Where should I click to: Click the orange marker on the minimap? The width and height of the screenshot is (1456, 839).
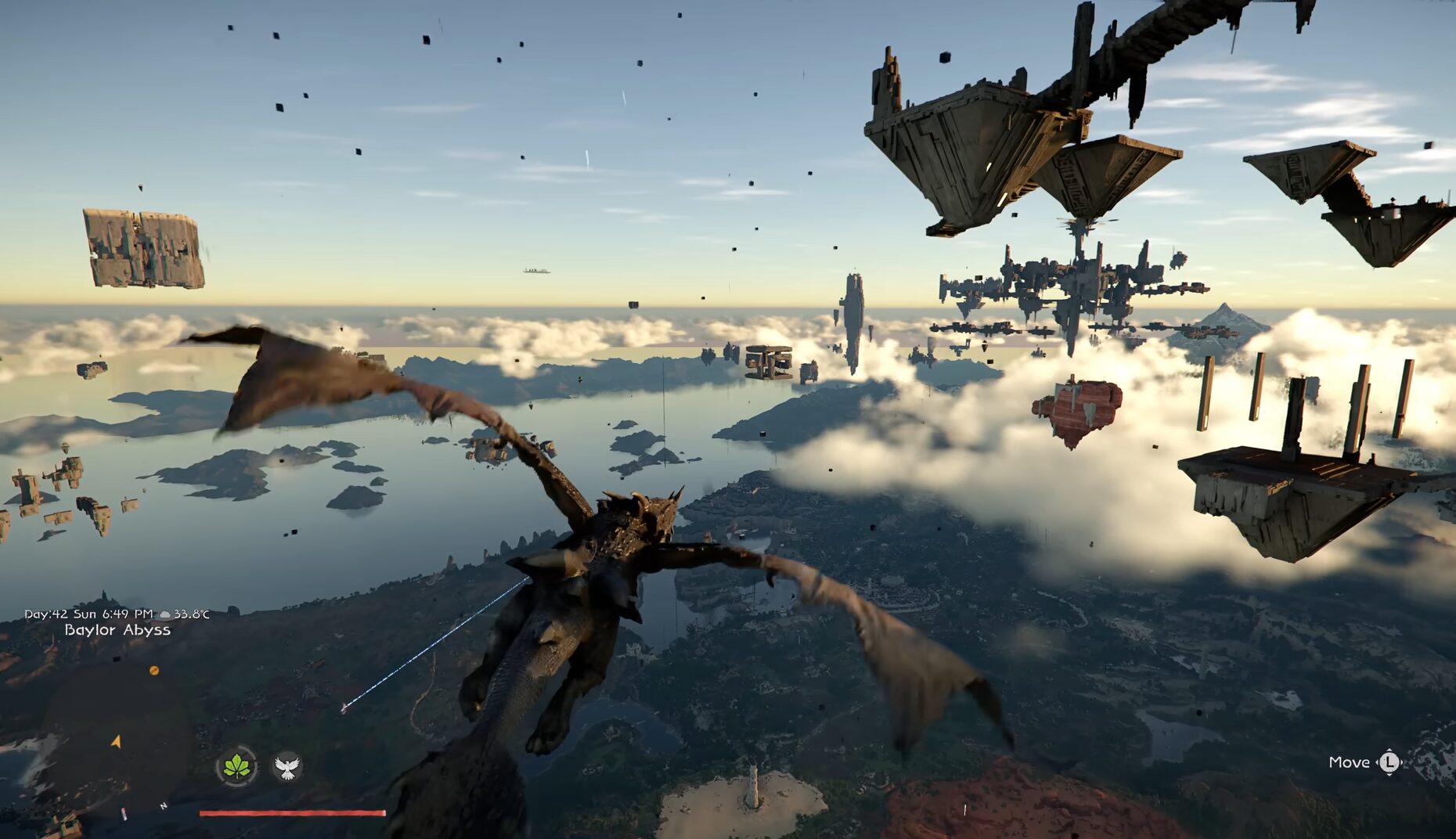(x=154, y=671)
